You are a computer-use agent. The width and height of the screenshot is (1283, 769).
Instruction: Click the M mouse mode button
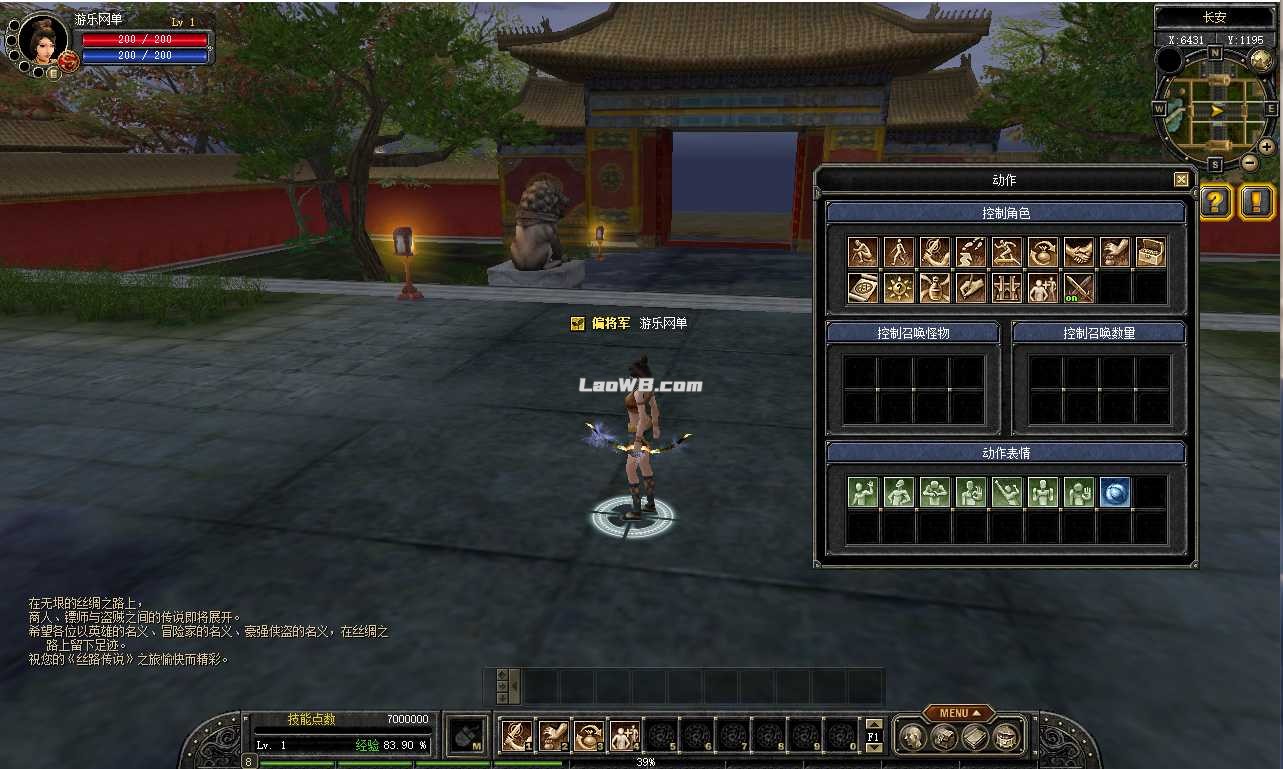click(x=466, y=733)
